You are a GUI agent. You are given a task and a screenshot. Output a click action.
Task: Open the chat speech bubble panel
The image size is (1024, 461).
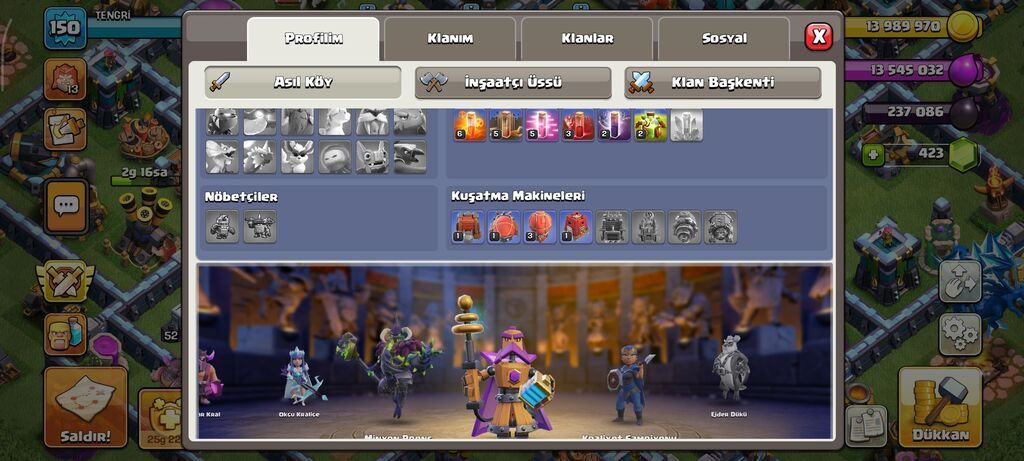(66, 206)
